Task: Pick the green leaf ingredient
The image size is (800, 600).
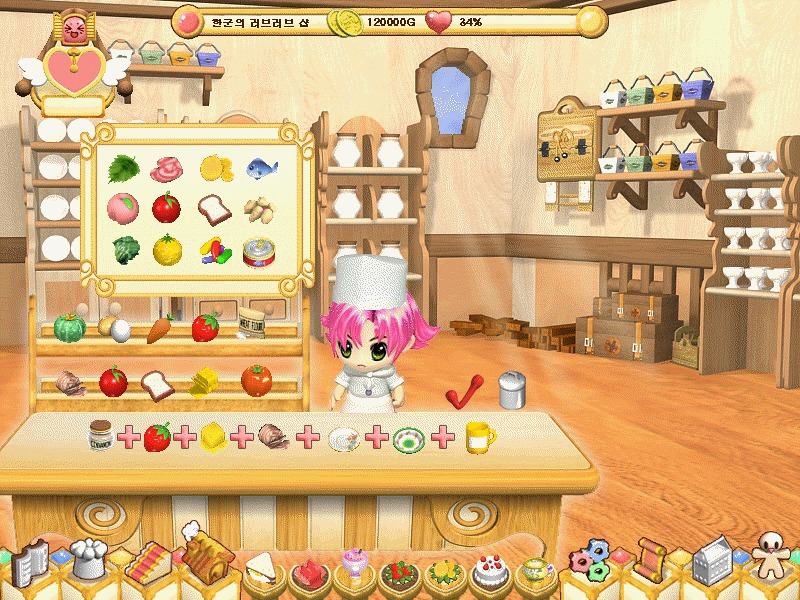Action: click(123, 167)
